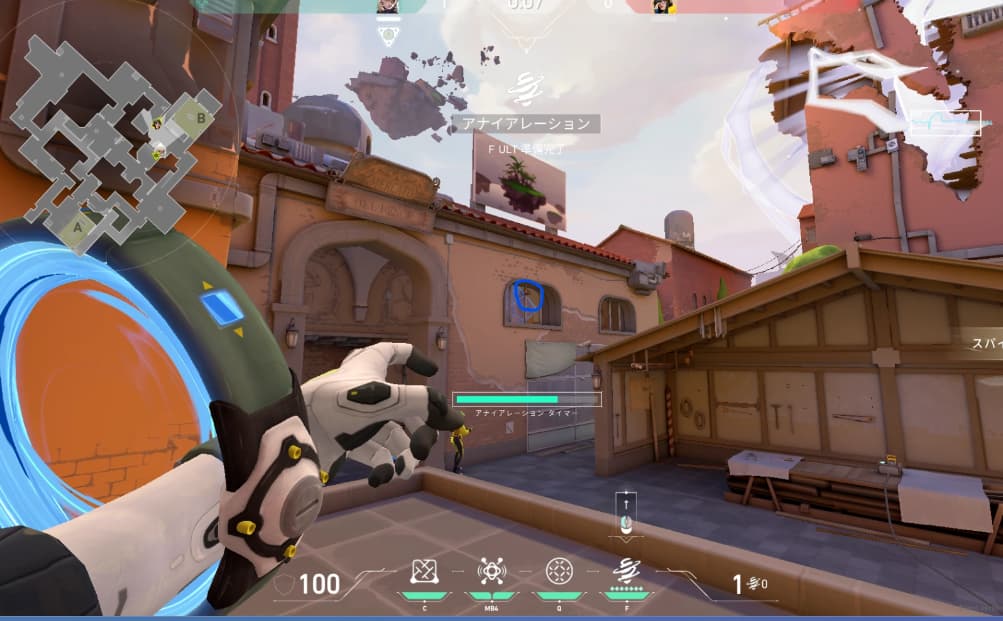Activate the C ability with crossed-lines icon

[x=425, y=571]
